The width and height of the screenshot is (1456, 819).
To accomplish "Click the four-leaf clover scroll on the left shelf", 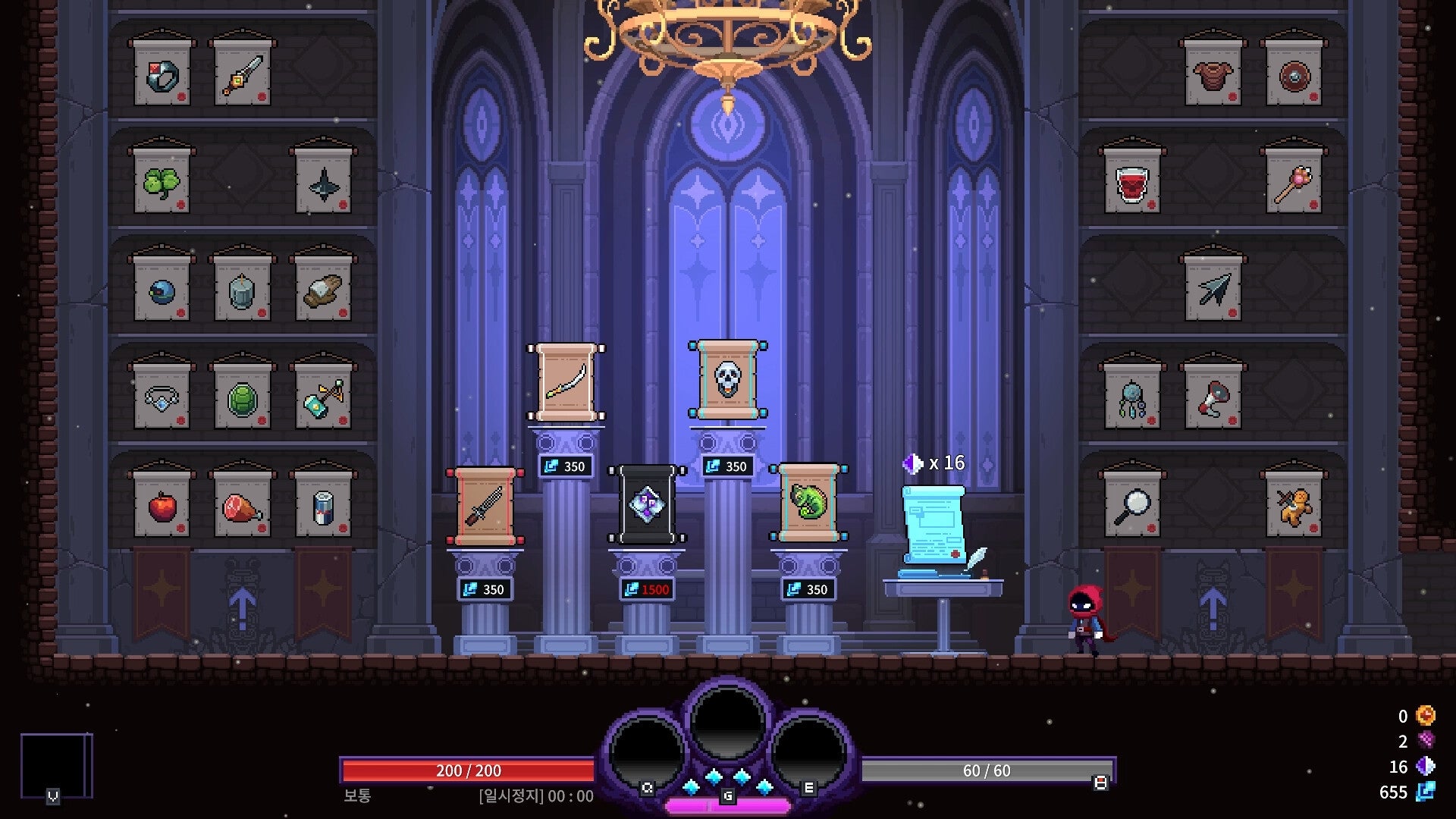I will 162,182.
